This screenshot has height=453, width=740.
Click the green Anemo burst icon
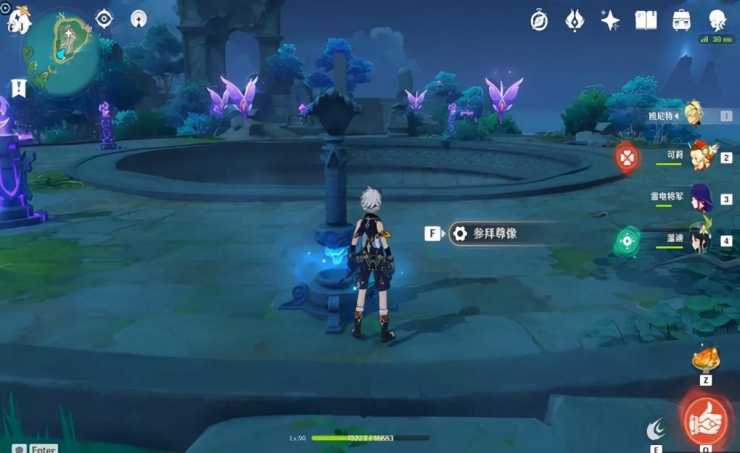627,240
